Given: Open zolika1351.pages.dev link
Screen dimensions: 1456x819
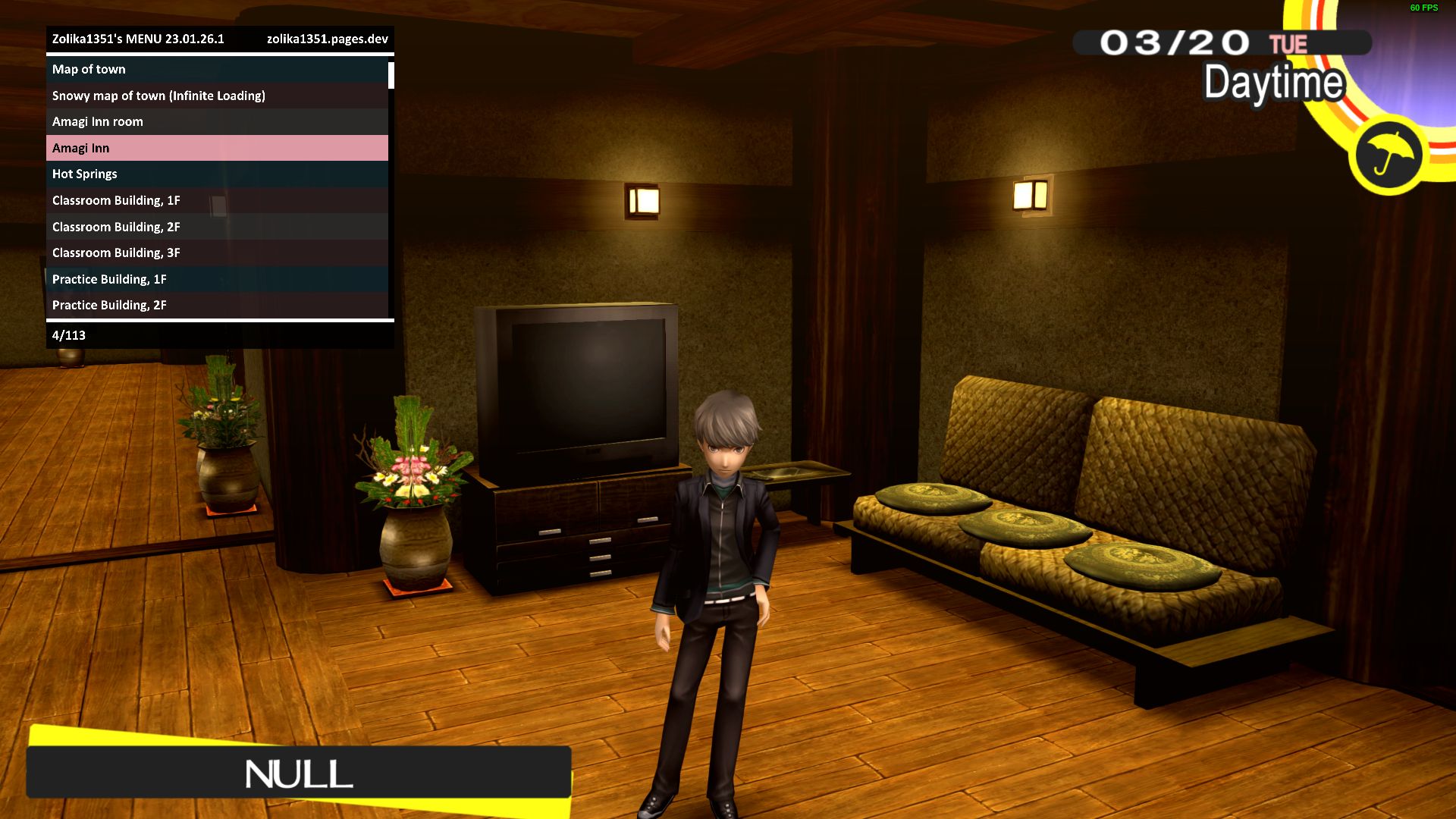Looking at the screenshot, I should (x=329, y=39).
